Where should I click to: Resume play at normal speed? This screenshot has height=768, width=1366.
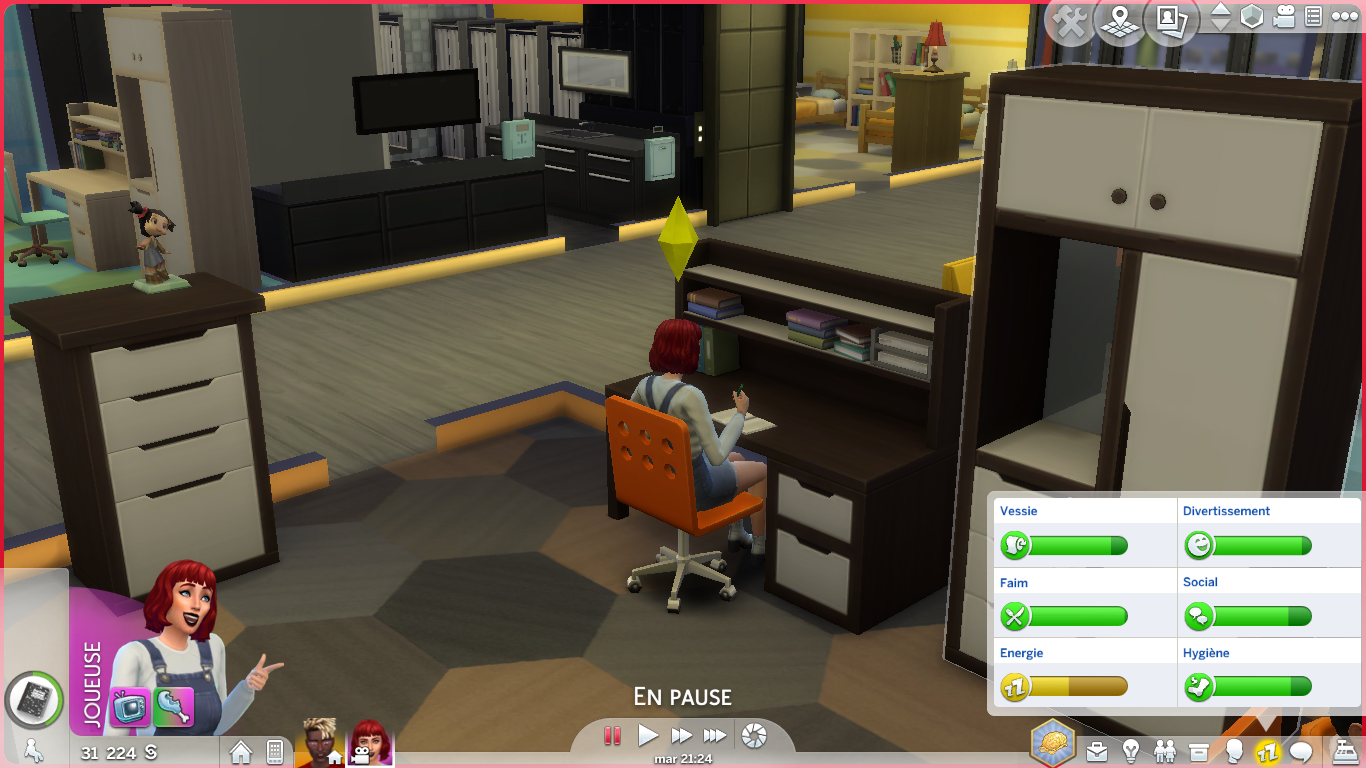point(648,736)
